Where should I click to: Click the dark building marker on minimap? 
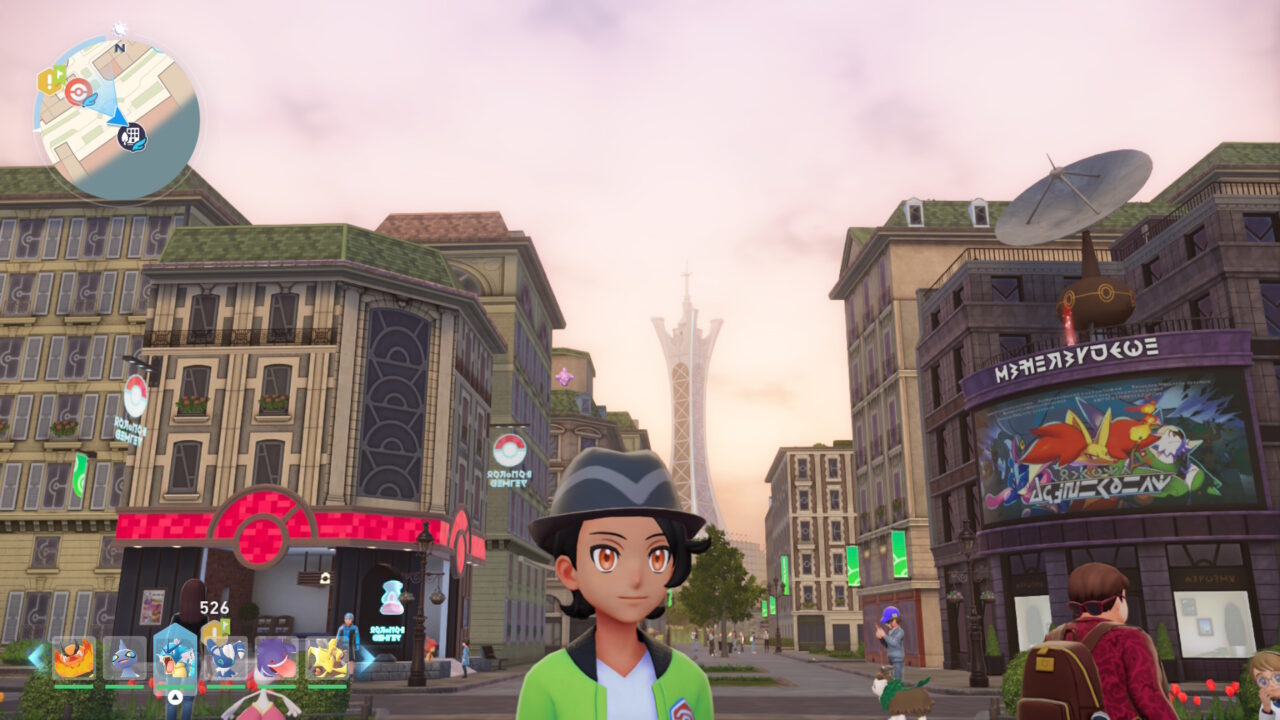pos(132,137)
